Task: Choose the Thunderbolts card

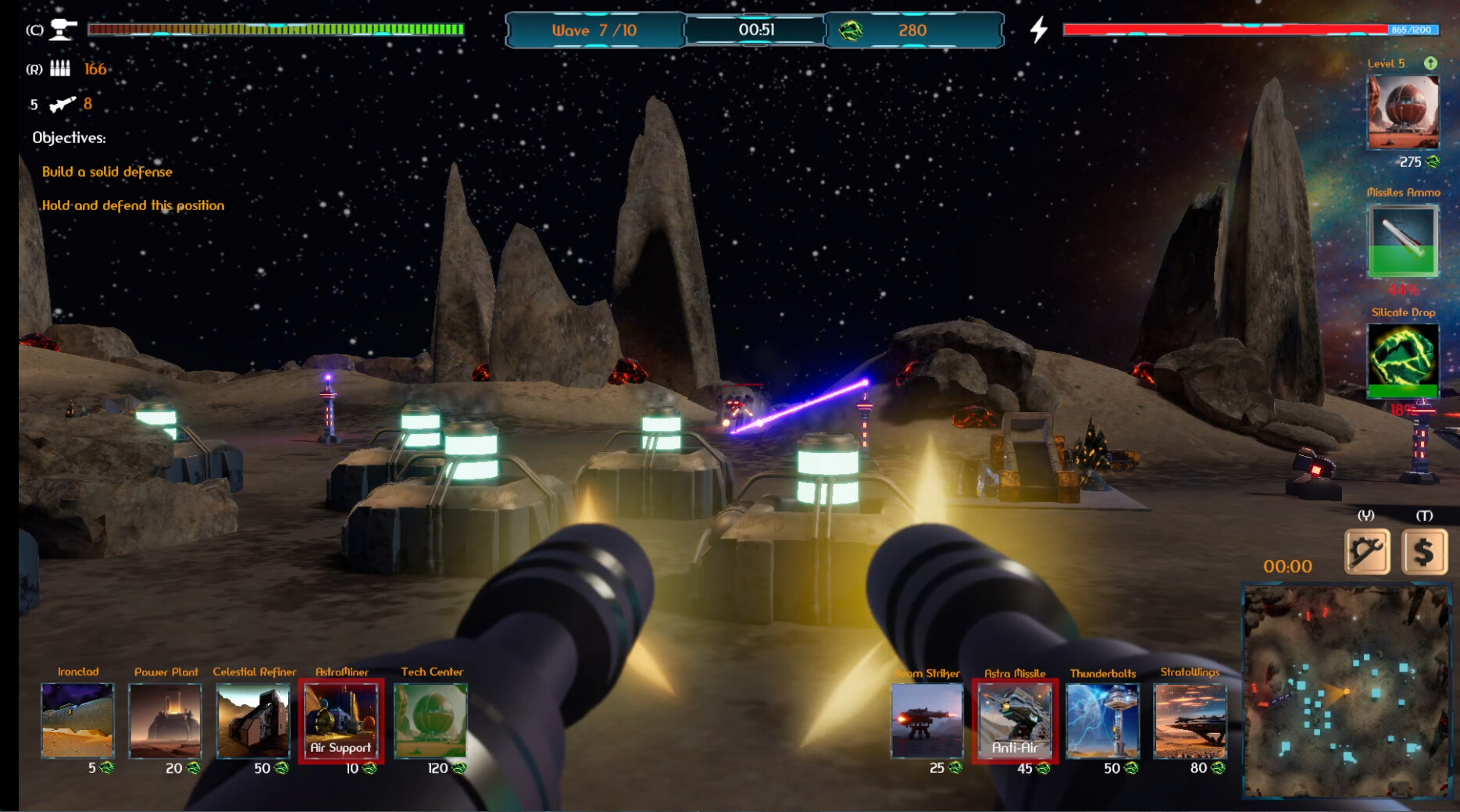Action: (x=1104, y=720)
